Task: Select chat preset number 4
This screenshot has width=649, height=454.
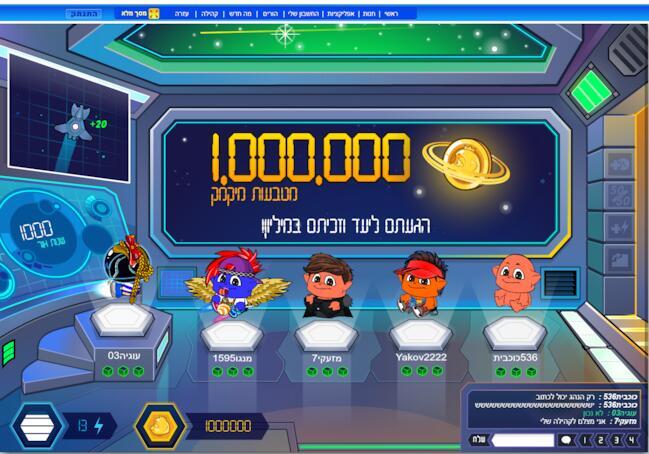Action: [x=633, y=439]
